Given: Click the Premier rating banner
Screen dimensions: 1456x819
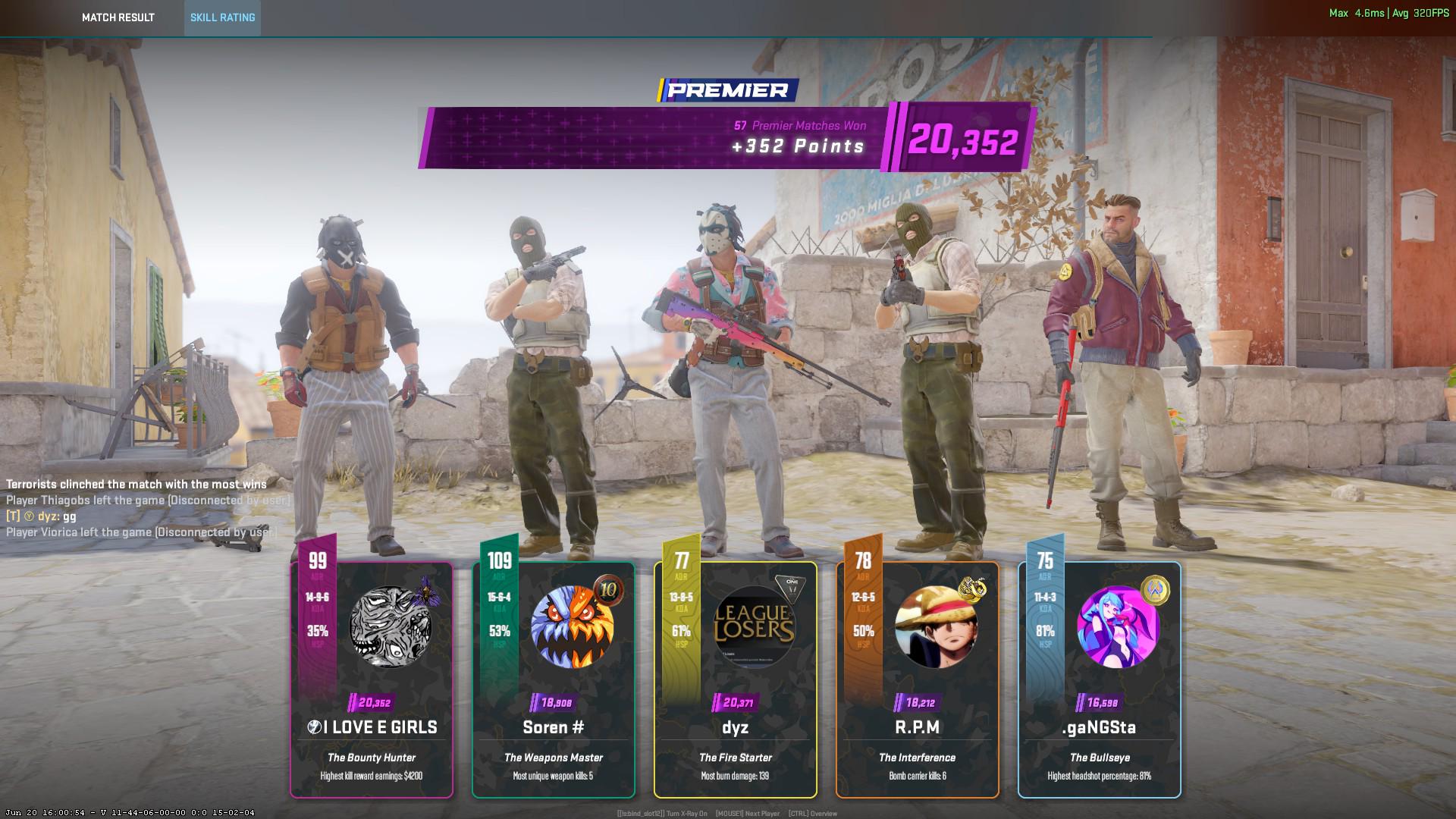Looking at the screenshot, I should [726, 138].
